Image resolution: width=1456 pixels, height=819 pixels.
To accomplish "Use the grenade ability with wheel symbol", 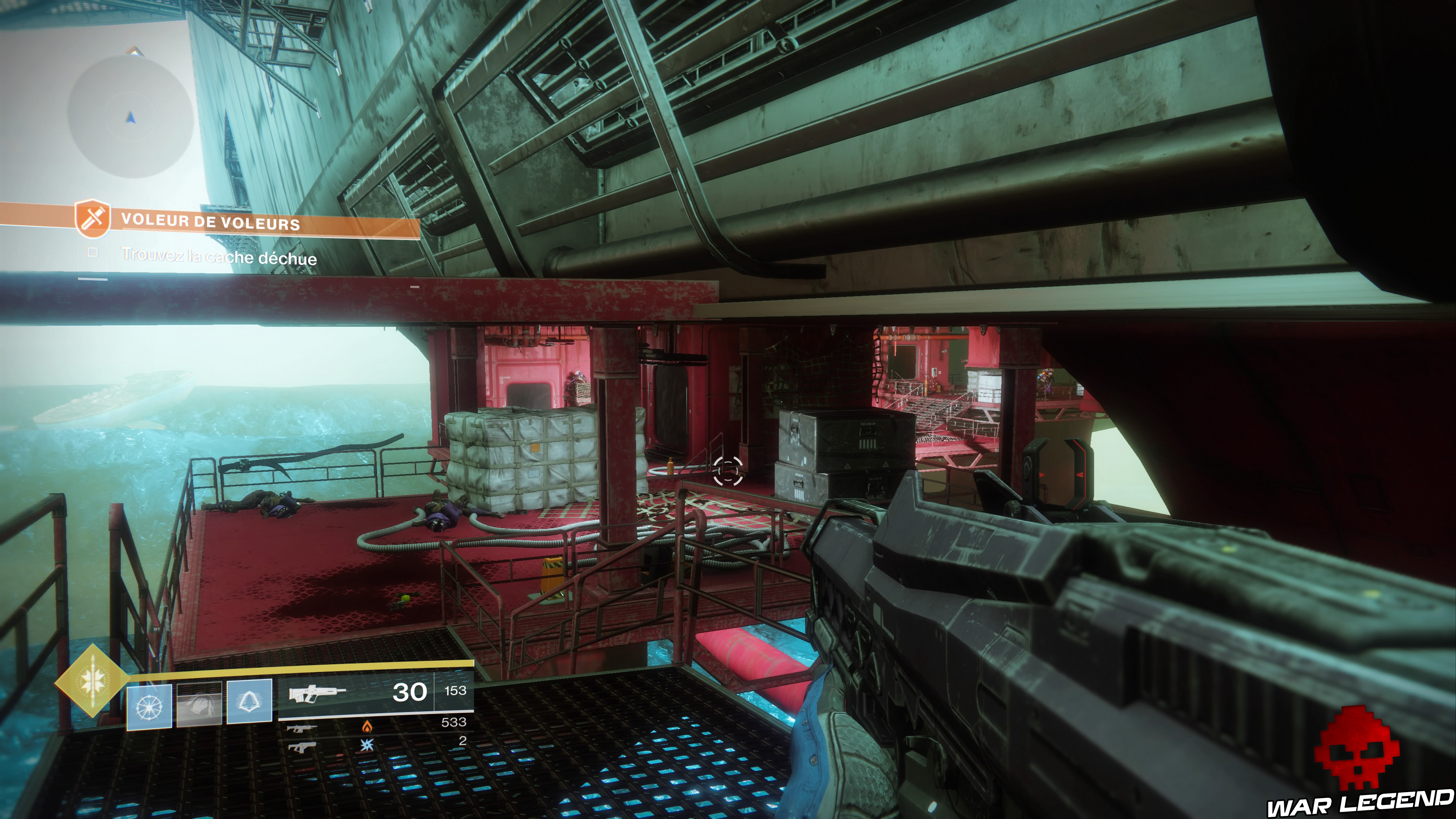I will (149, 706).
